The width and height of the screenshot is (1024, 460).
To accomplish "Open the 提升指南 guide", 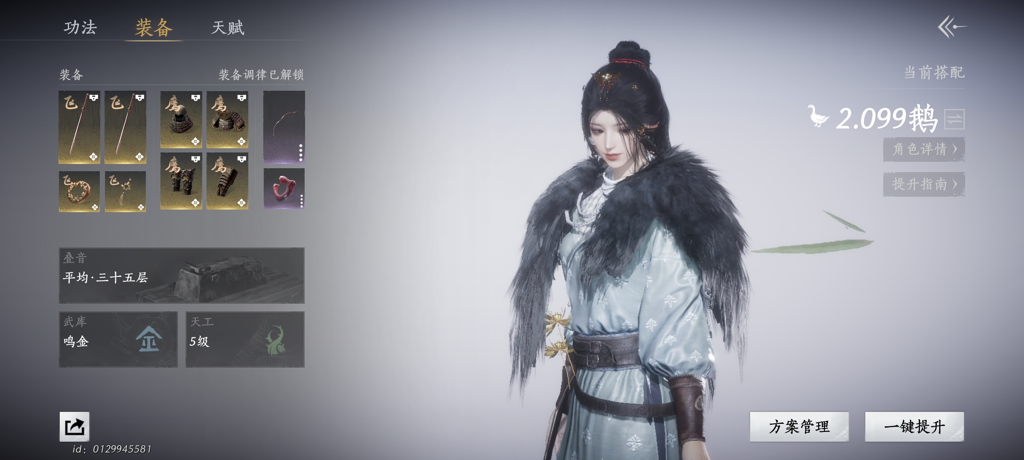I will pos(923,184).
